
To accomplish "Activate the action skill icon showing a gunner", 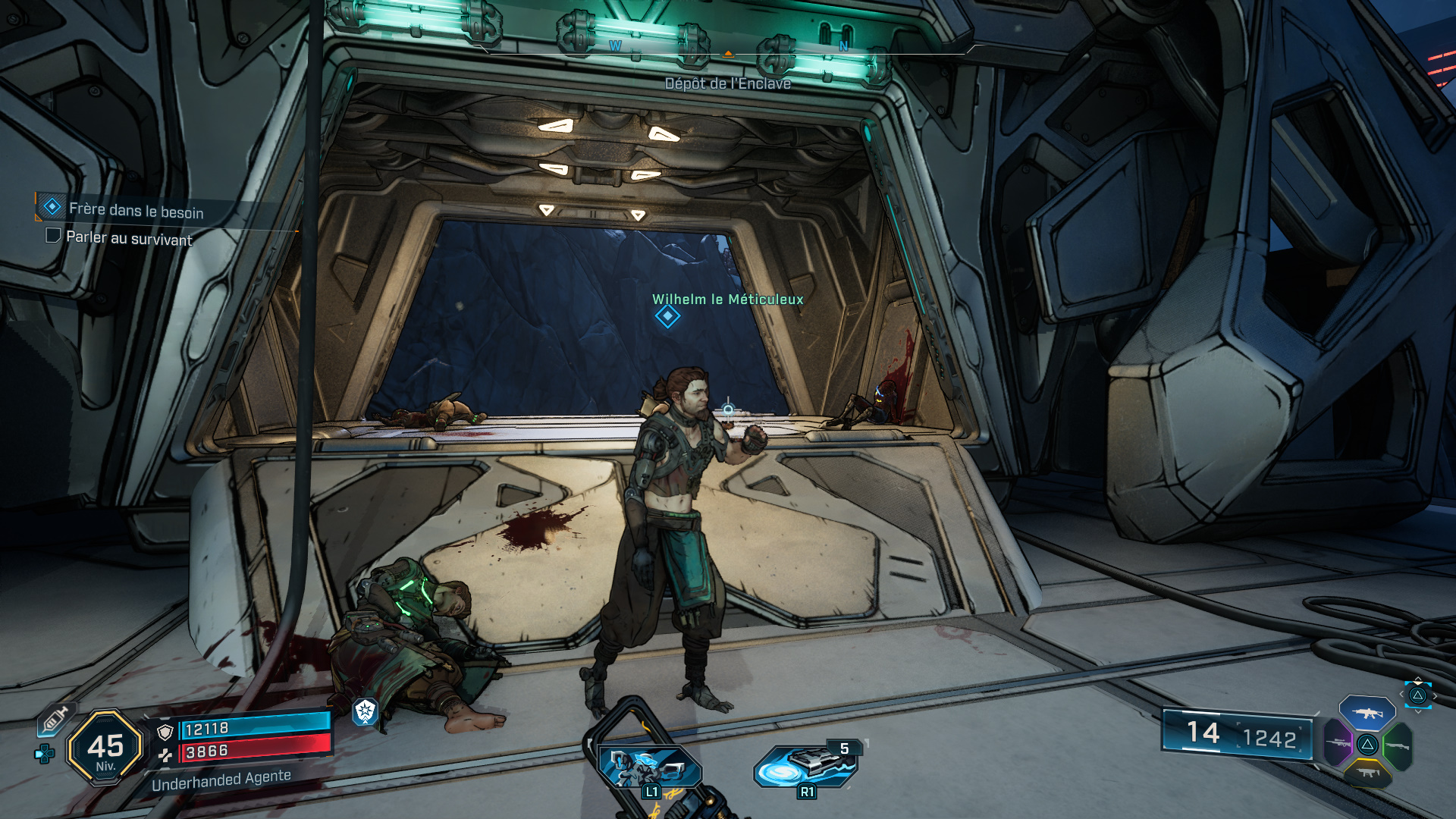I will [650, 767].
